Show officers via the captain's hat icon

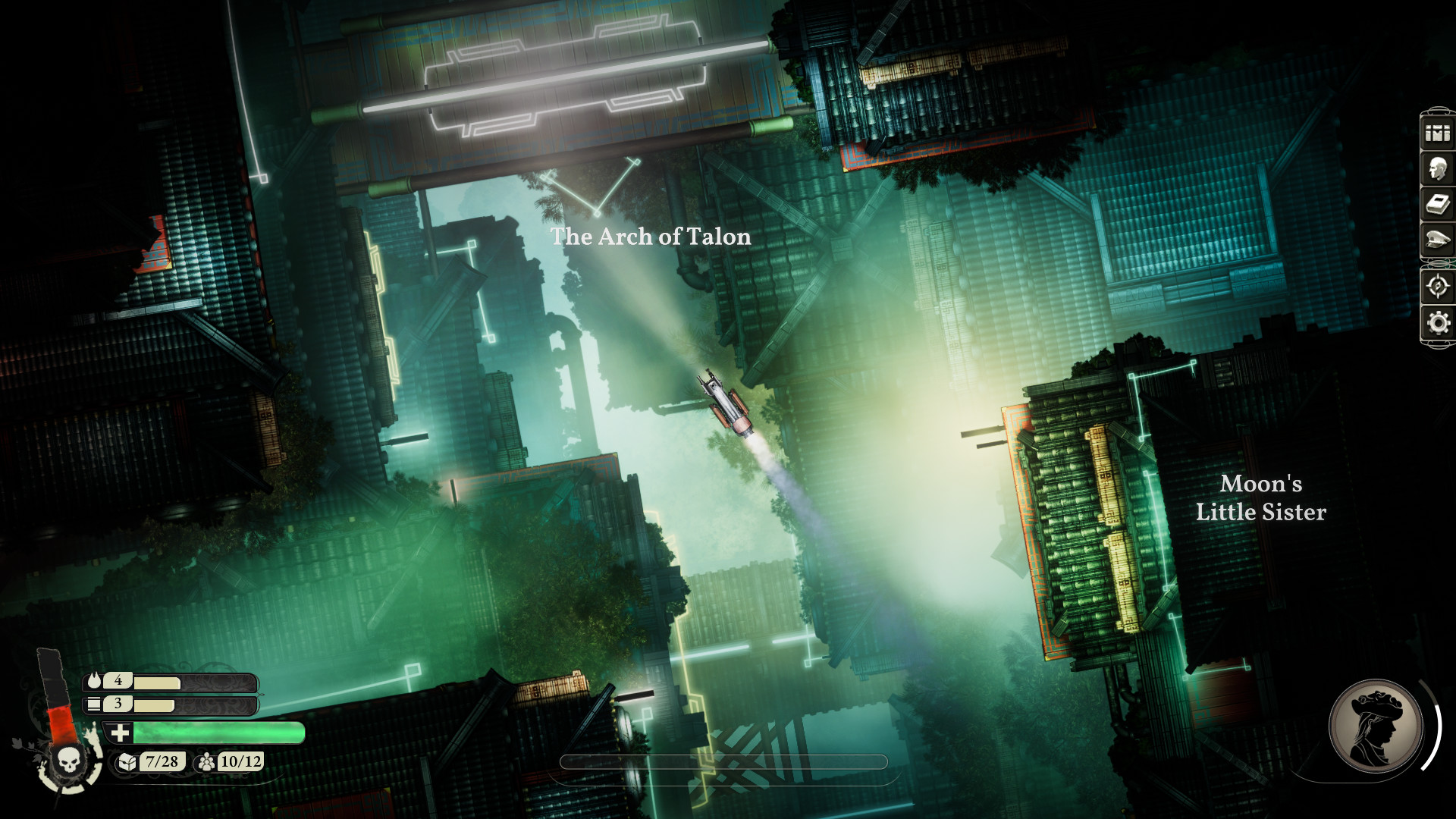click(1437, 240)
